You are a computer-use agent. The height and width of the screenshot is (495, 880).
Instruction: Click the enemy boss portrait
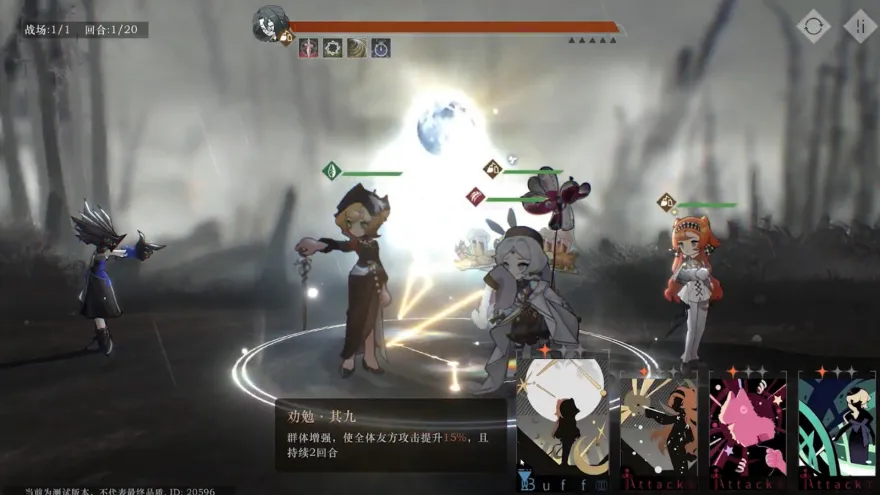(x=270, y=24)
